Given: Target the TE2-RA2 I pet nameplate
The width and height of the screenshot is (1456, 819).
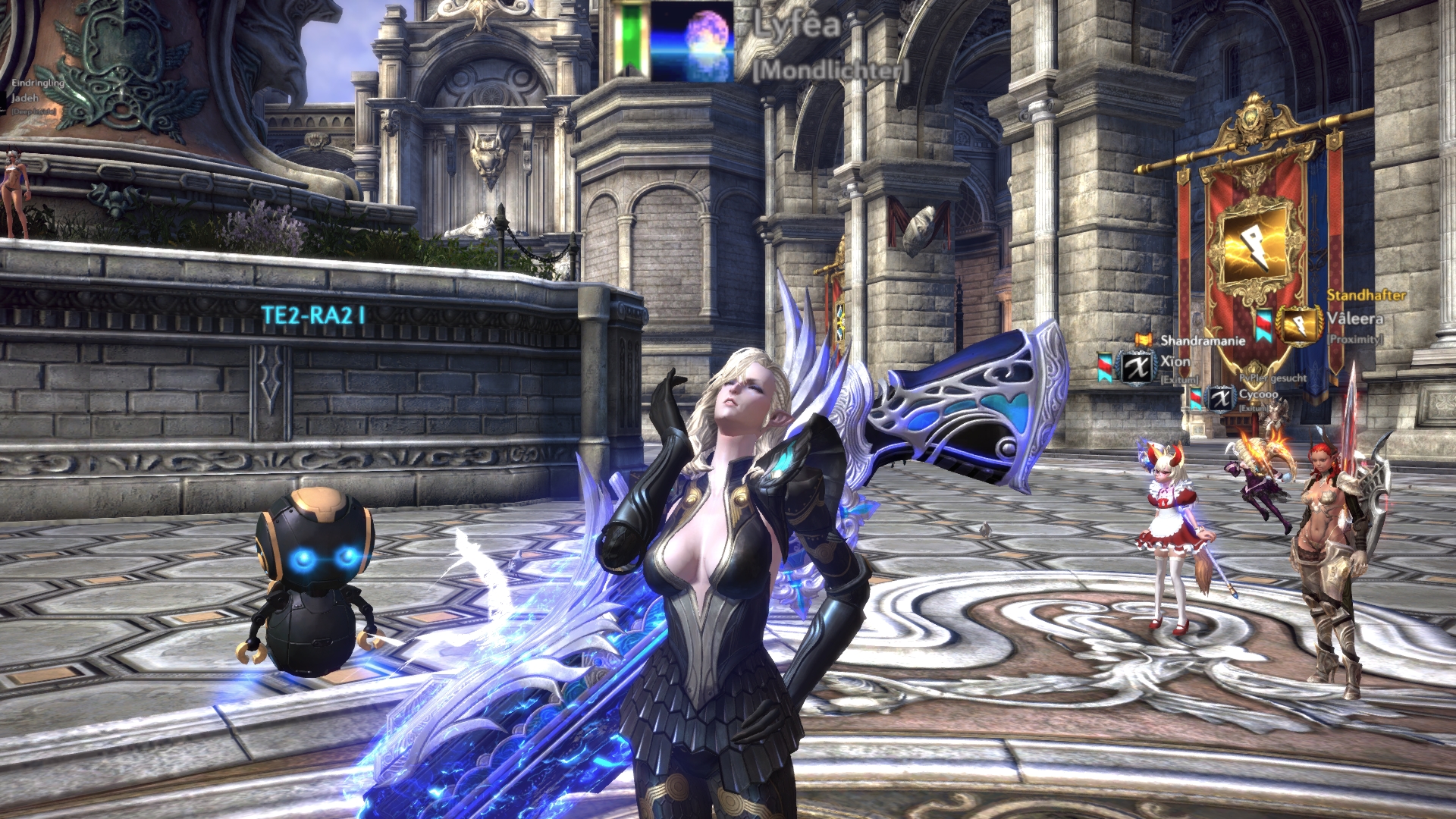Looking at the screenshot, I should [x=313, y=315].
